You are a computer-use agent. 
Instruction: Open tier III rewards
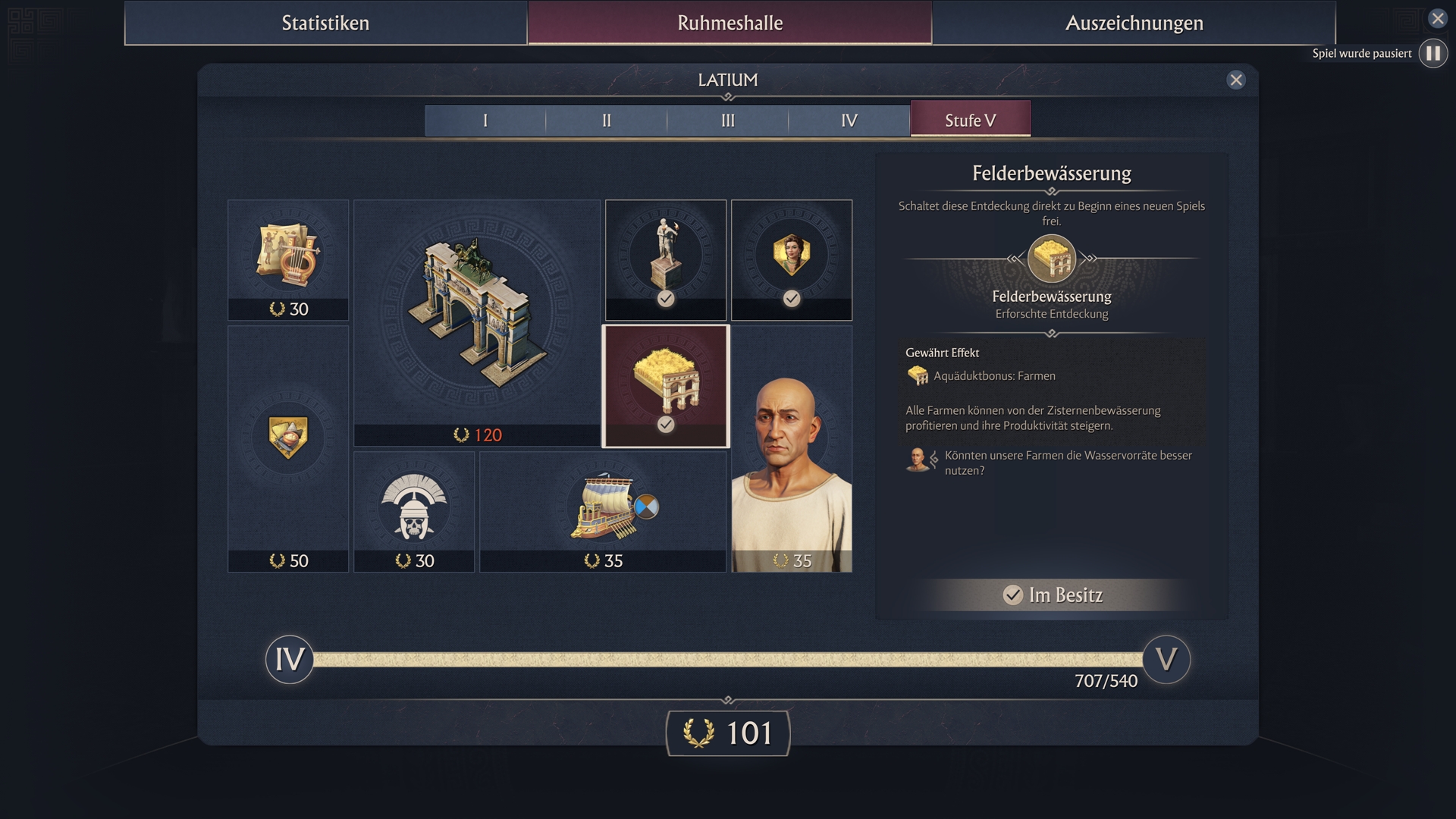(x=728, y=121)
